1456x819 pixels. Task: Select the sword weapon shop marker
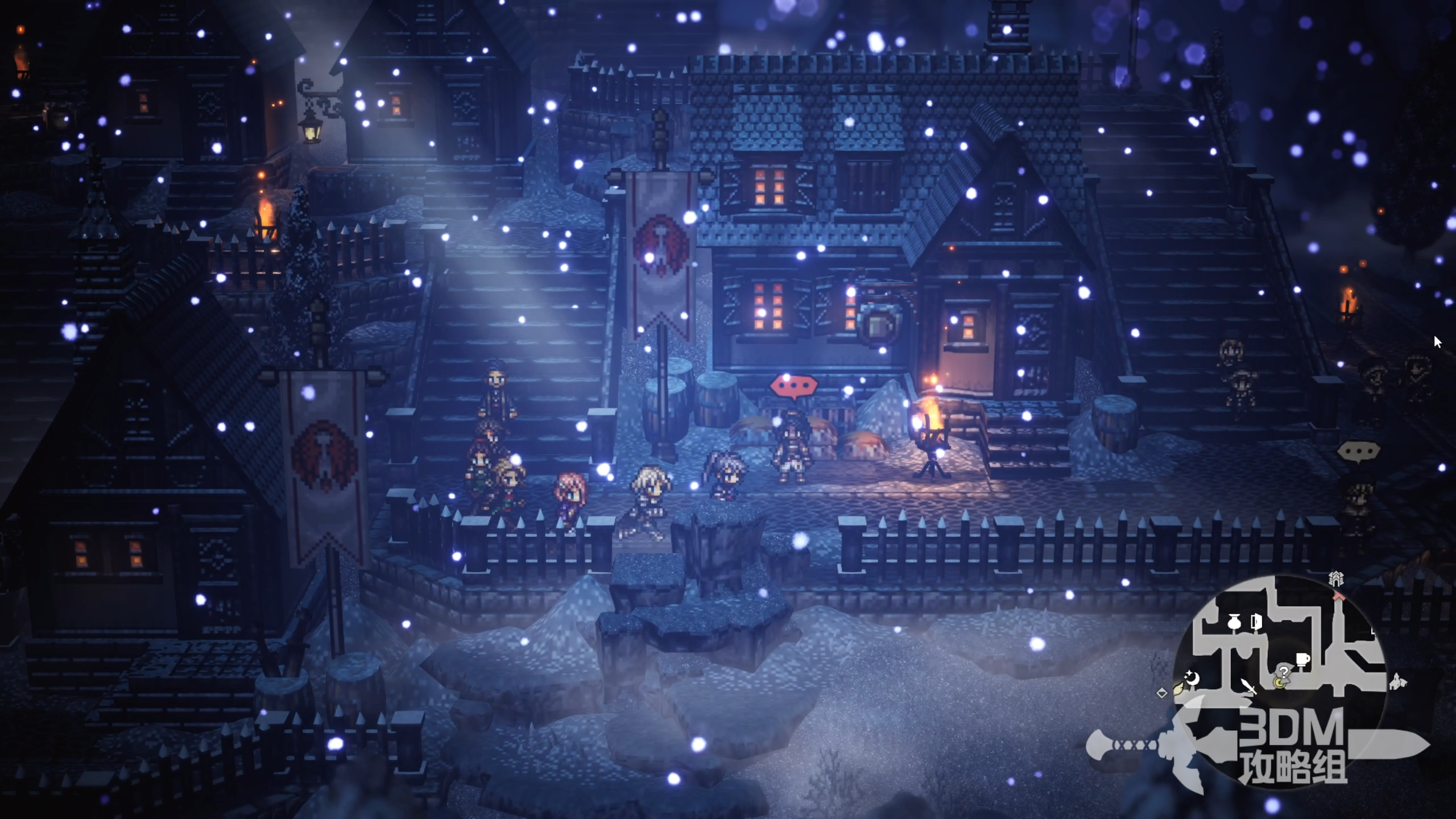pyautogui.click(x=1248, y=686)
